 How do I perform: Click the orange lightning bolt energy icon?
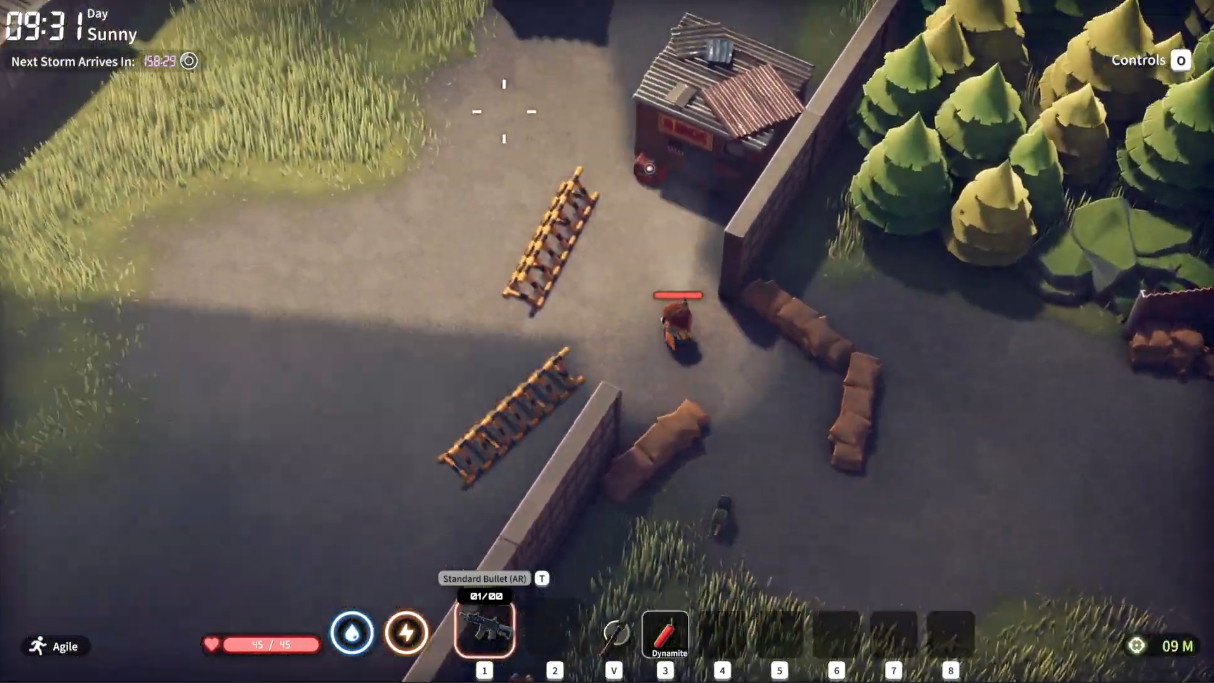point(406,633)
